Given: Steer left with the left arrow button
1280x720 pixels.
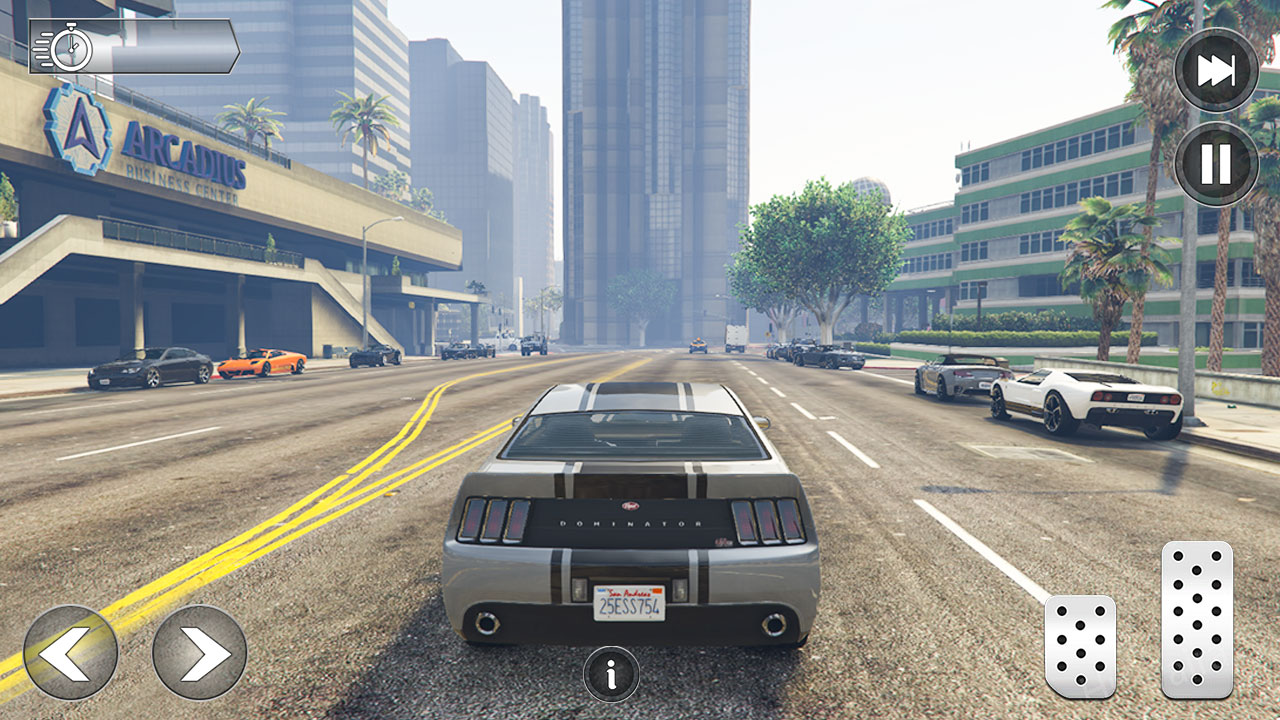Looking at the screenshot, I should (70, 652).
